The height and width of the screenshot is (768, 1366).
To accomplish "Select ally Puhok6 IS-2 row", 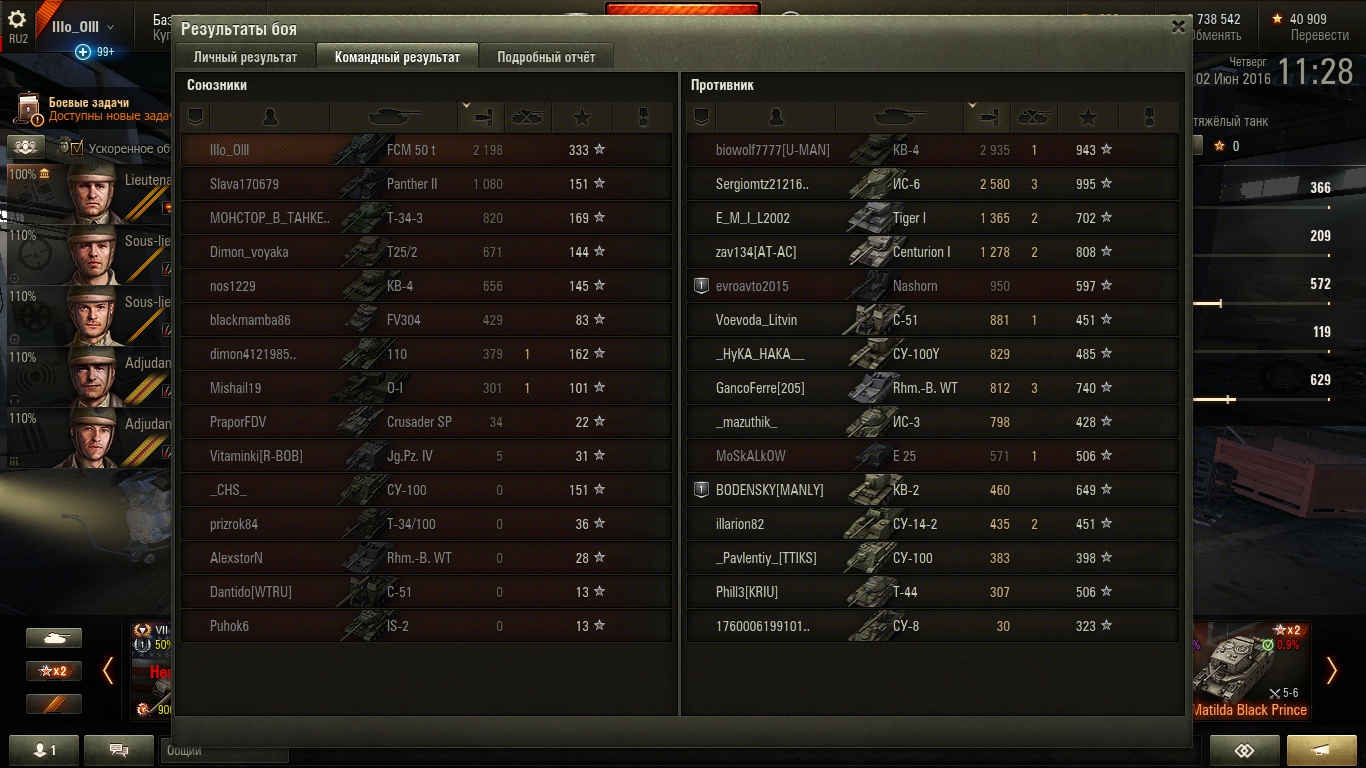I will [426, 626].
